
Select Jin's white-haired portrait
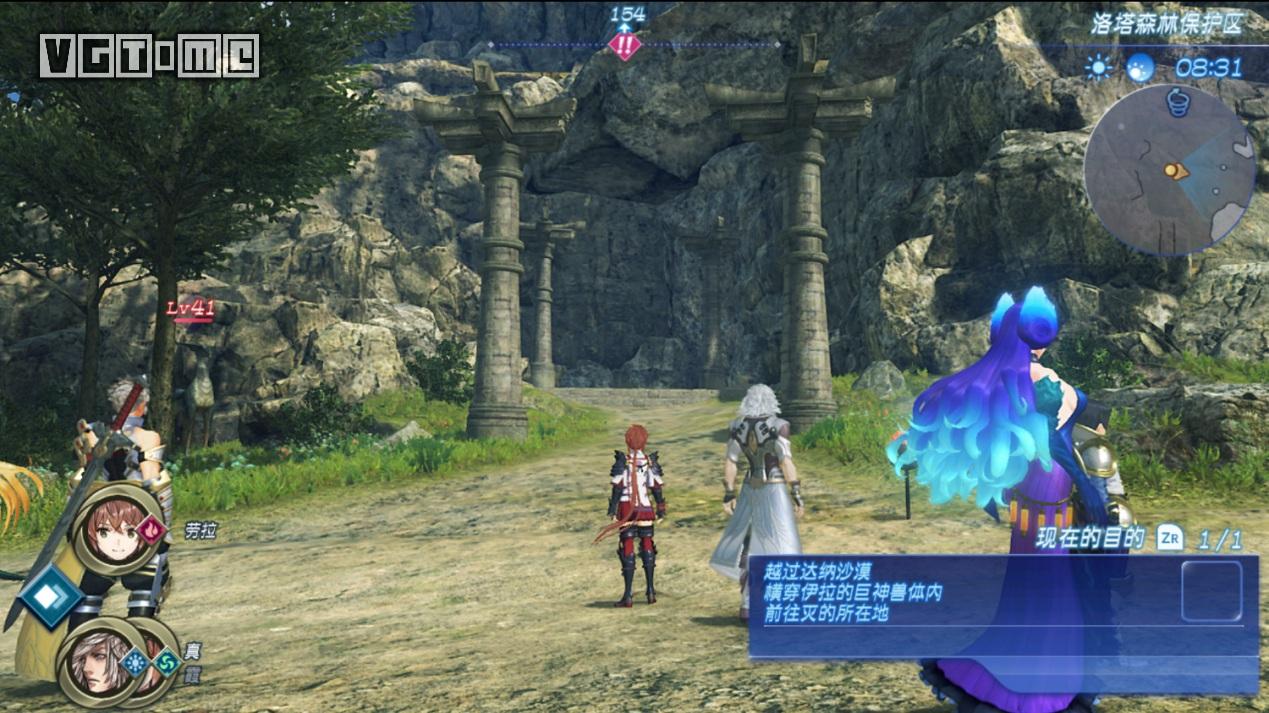click(99, 660)
